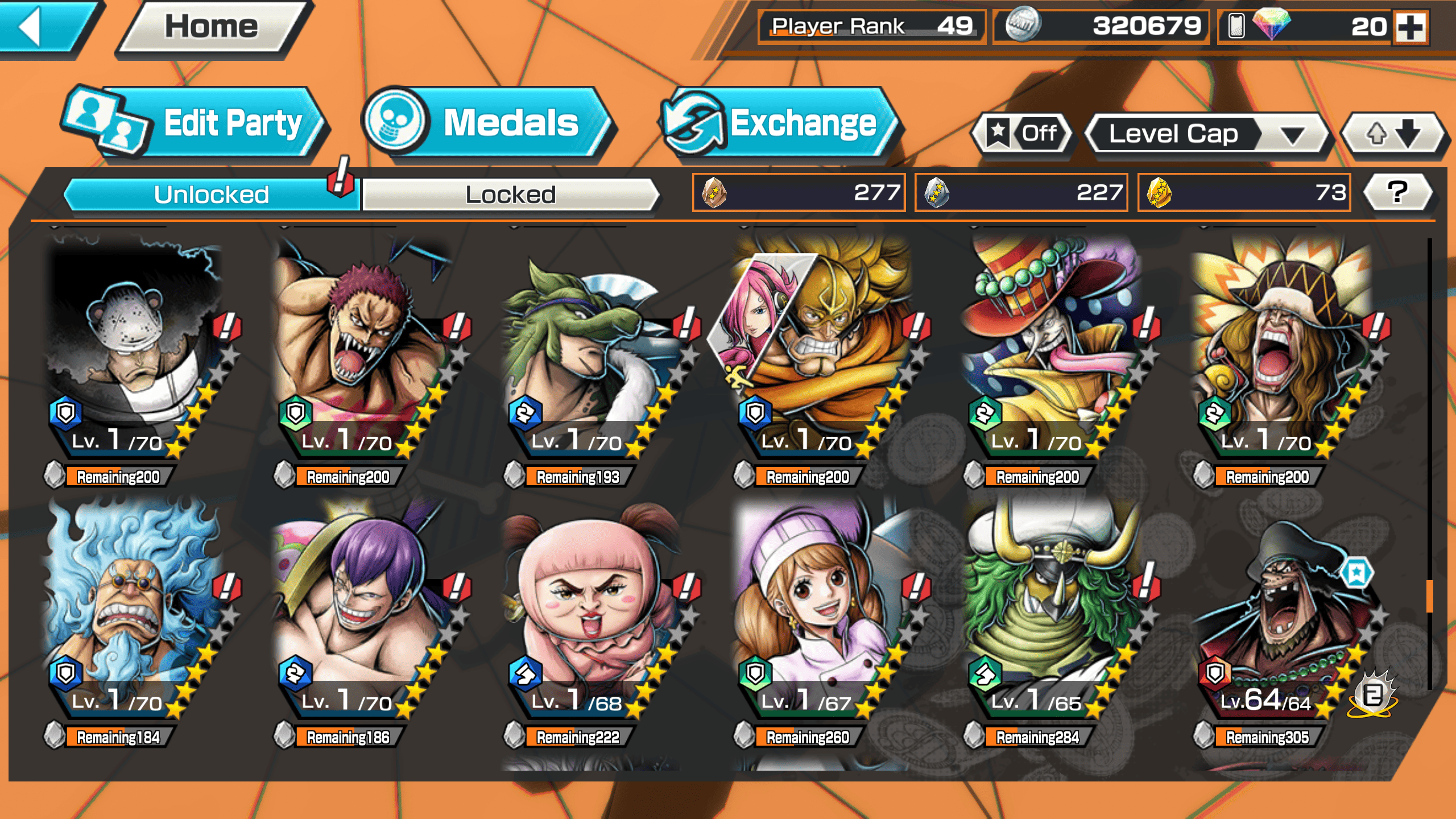
Task: Select the Unlocked characters tab
Action: point(211,195)
